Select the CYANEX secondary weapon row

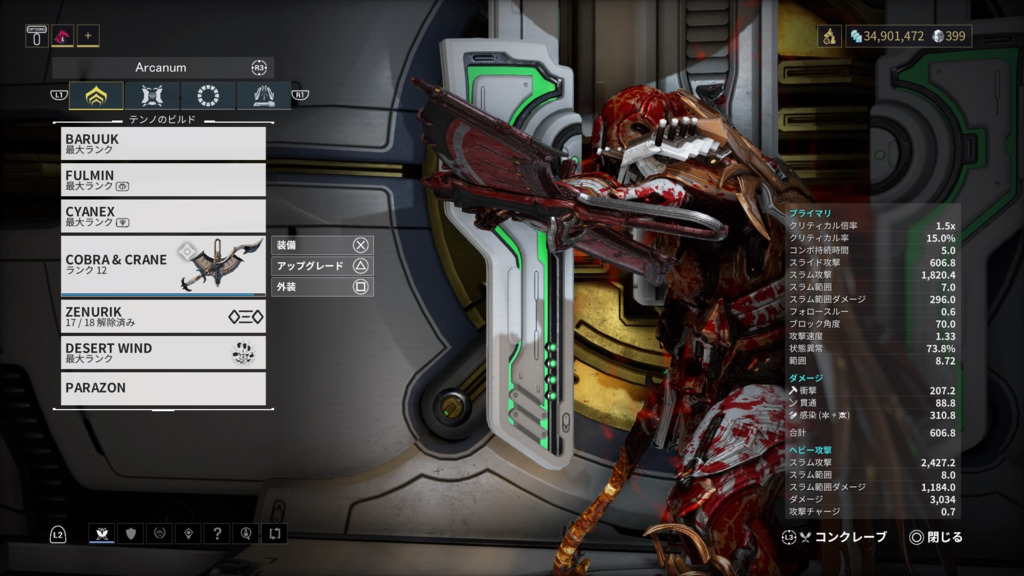163,216
